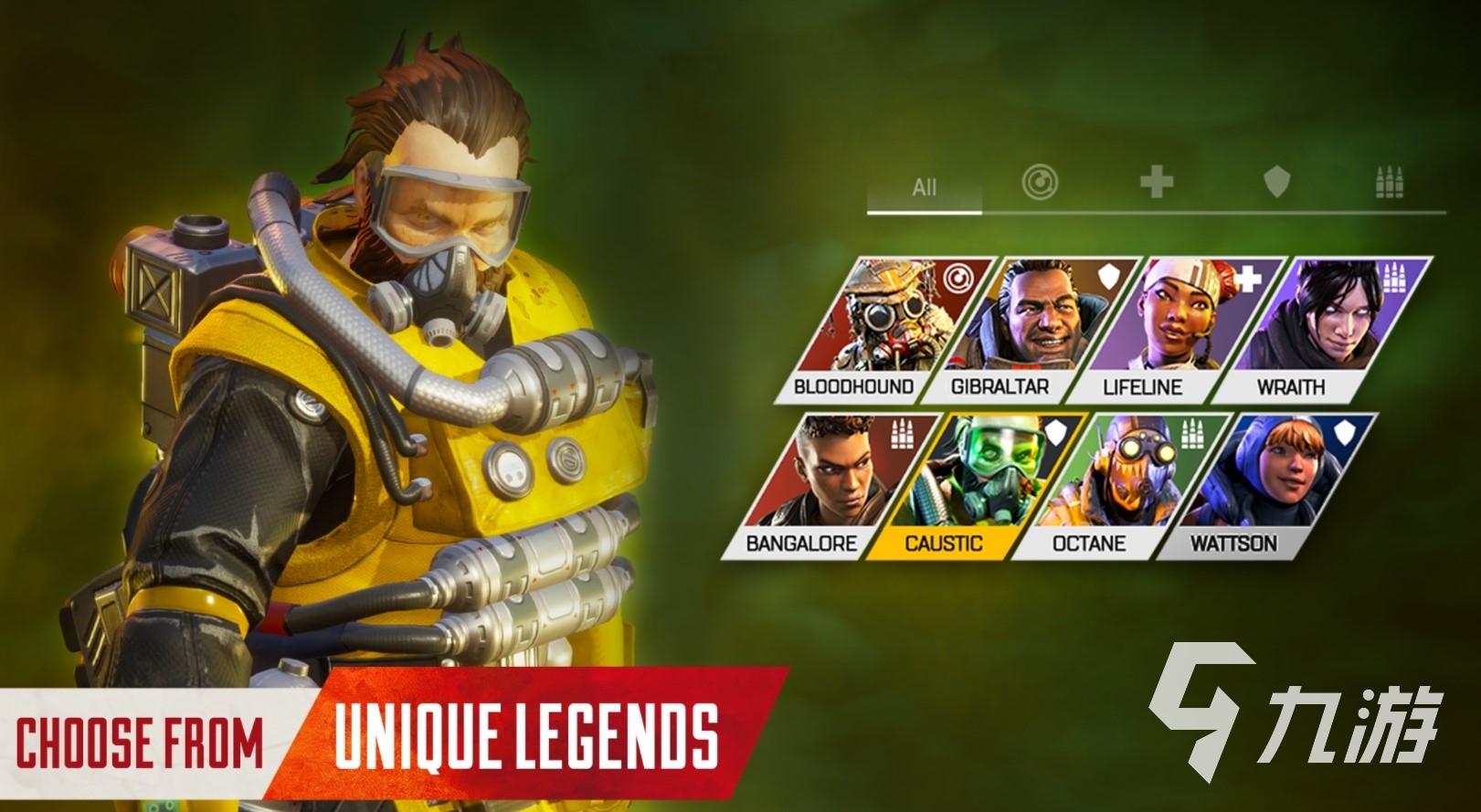This screenshot has height=812, width=1481.
Task: Click the recon badge on Bloodhound's portrait
Action: coord(957,277)
